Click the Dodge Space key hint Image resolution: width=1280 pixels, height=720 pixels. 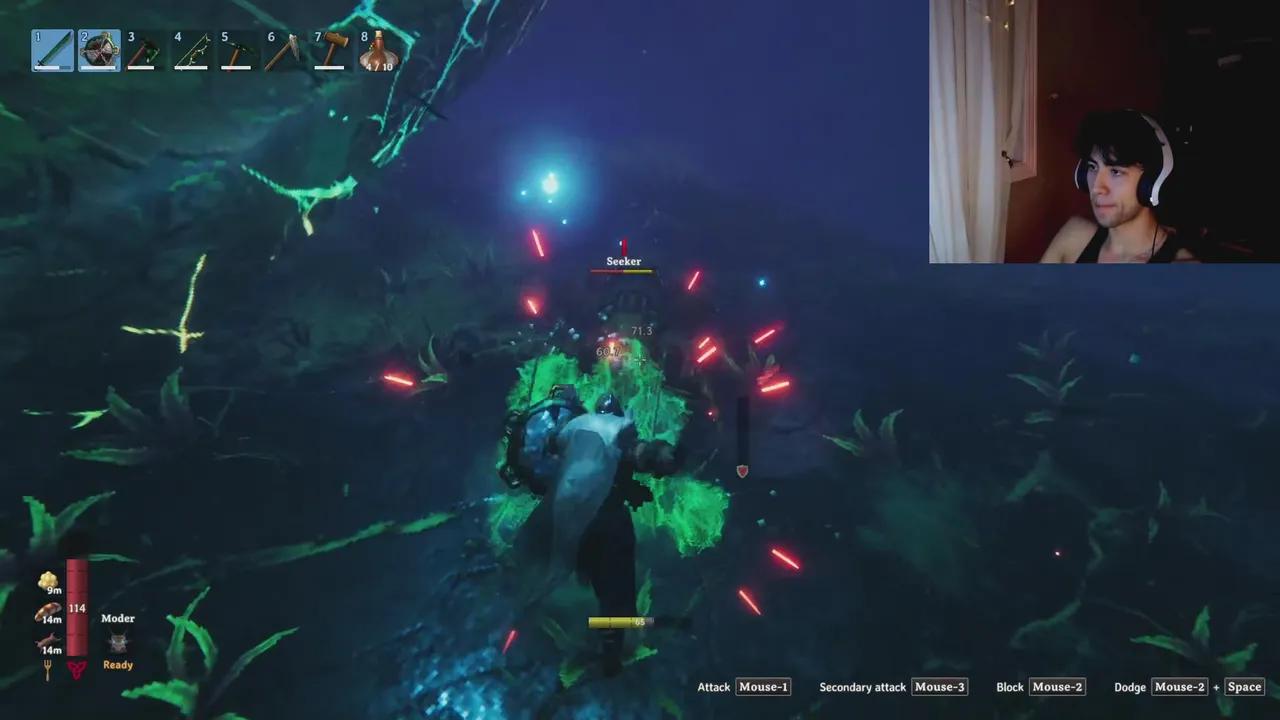[1244, 687]
